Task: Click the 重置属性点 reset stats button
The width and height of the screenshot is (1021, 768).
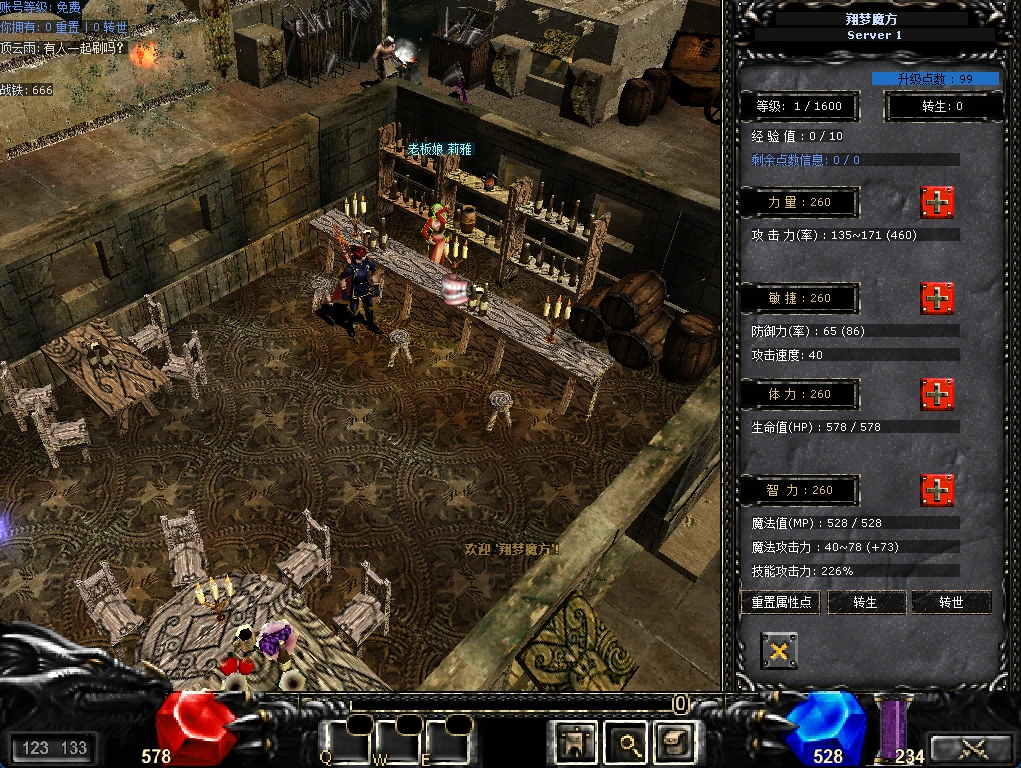Action: coord(780,603)
